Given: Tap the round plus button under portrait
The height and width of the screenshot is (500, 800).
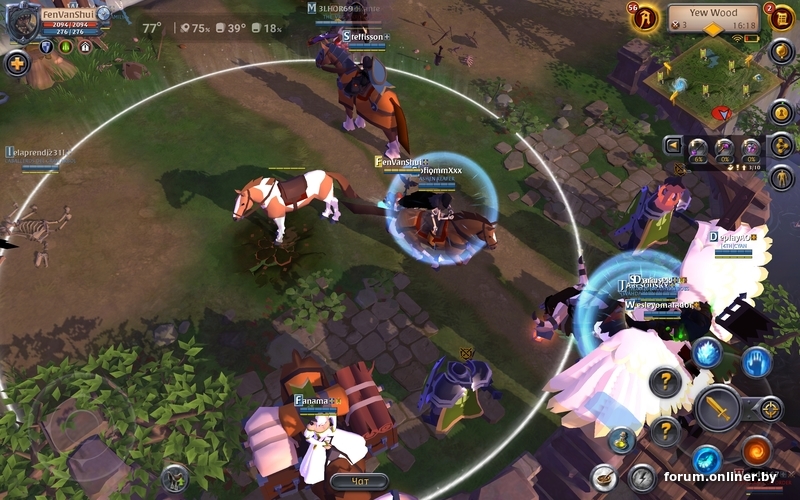Looking at the screenshot, I should 16,65.
